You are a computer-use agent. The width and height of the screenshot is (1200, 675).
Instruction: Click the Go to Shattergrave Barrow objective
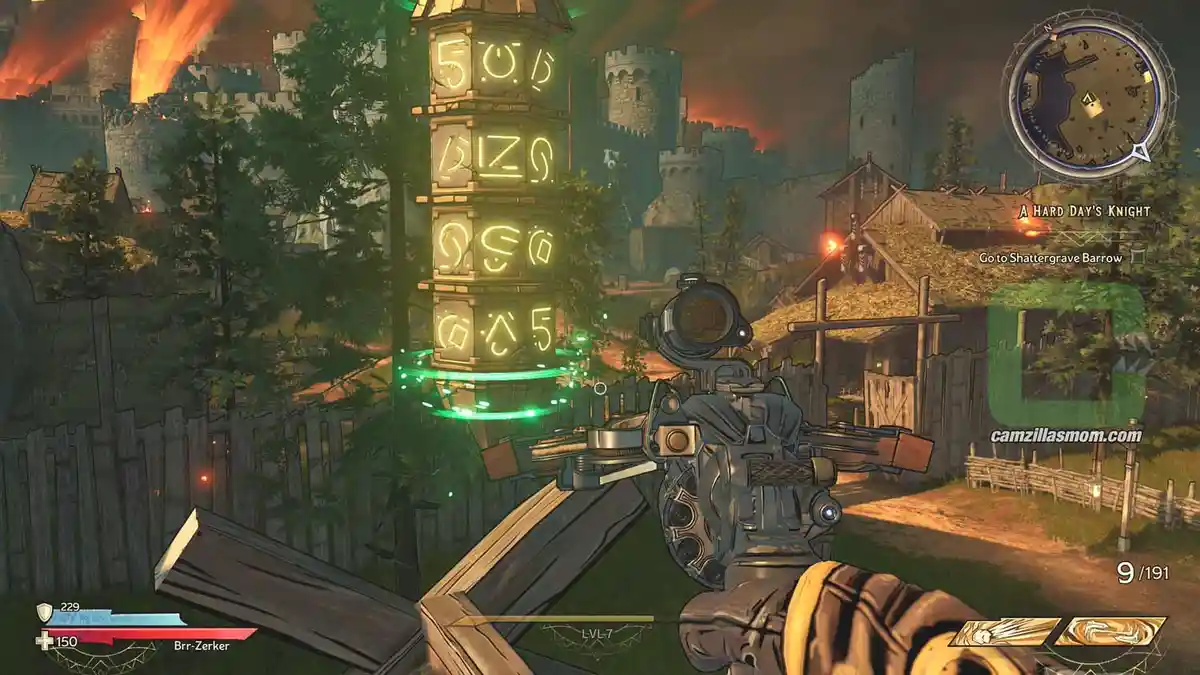(1050, 258)
